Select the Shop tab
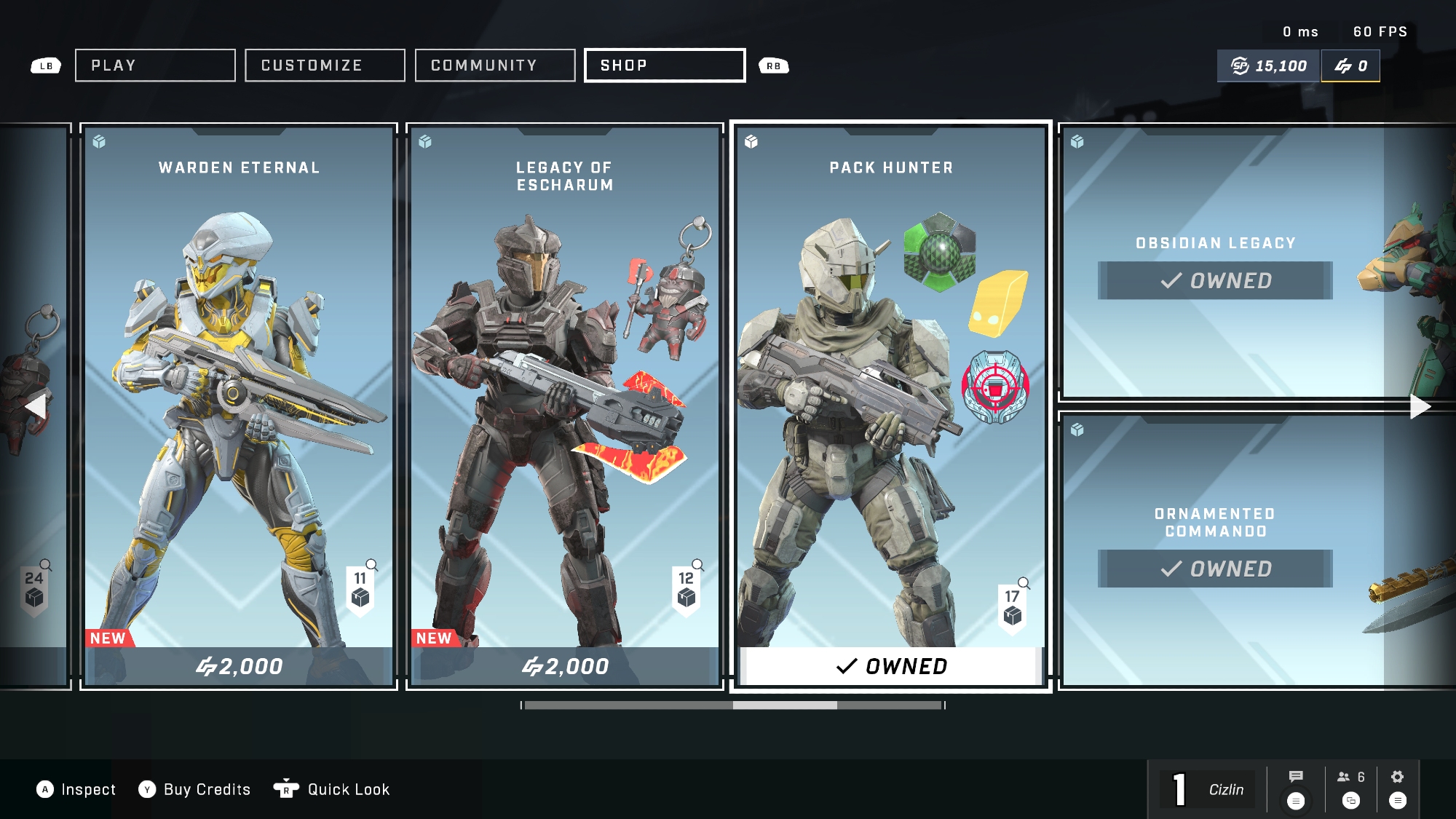Image resolution: width=1456 pixels, height=819 pixels. point(665,66)
